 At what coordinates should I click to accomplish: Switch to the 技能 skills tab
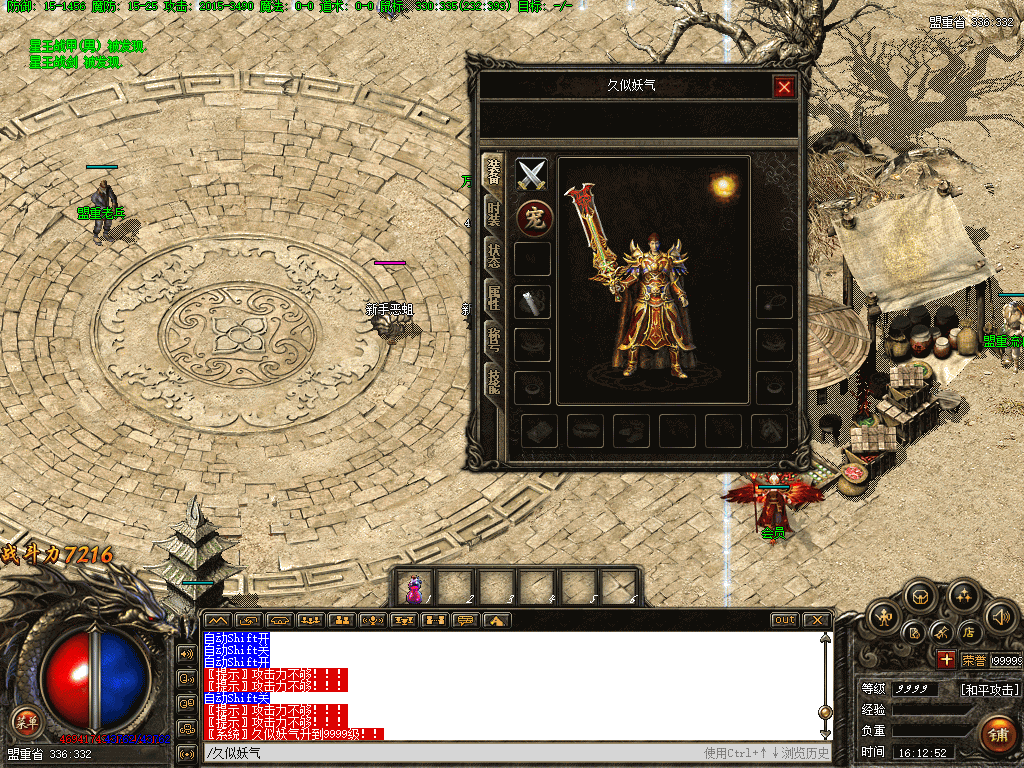[493, 379]
